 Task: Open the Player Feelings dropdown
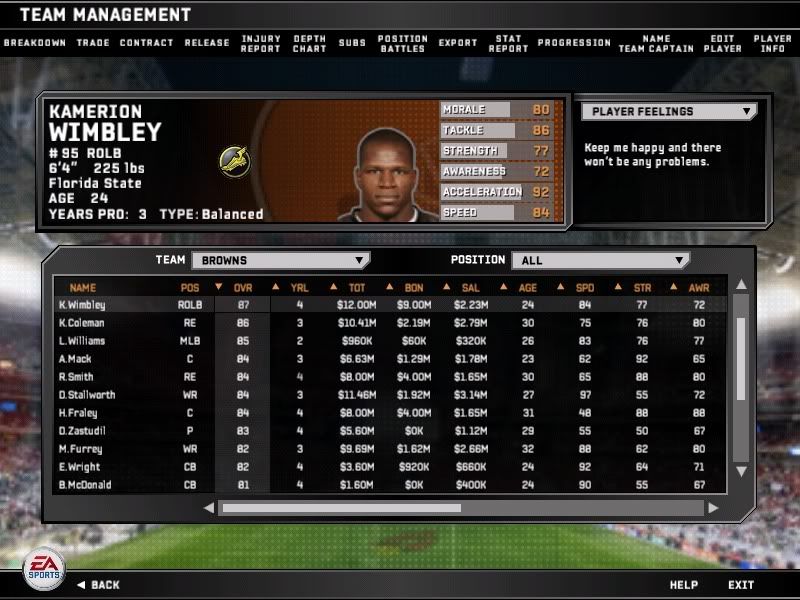point(669,112)
